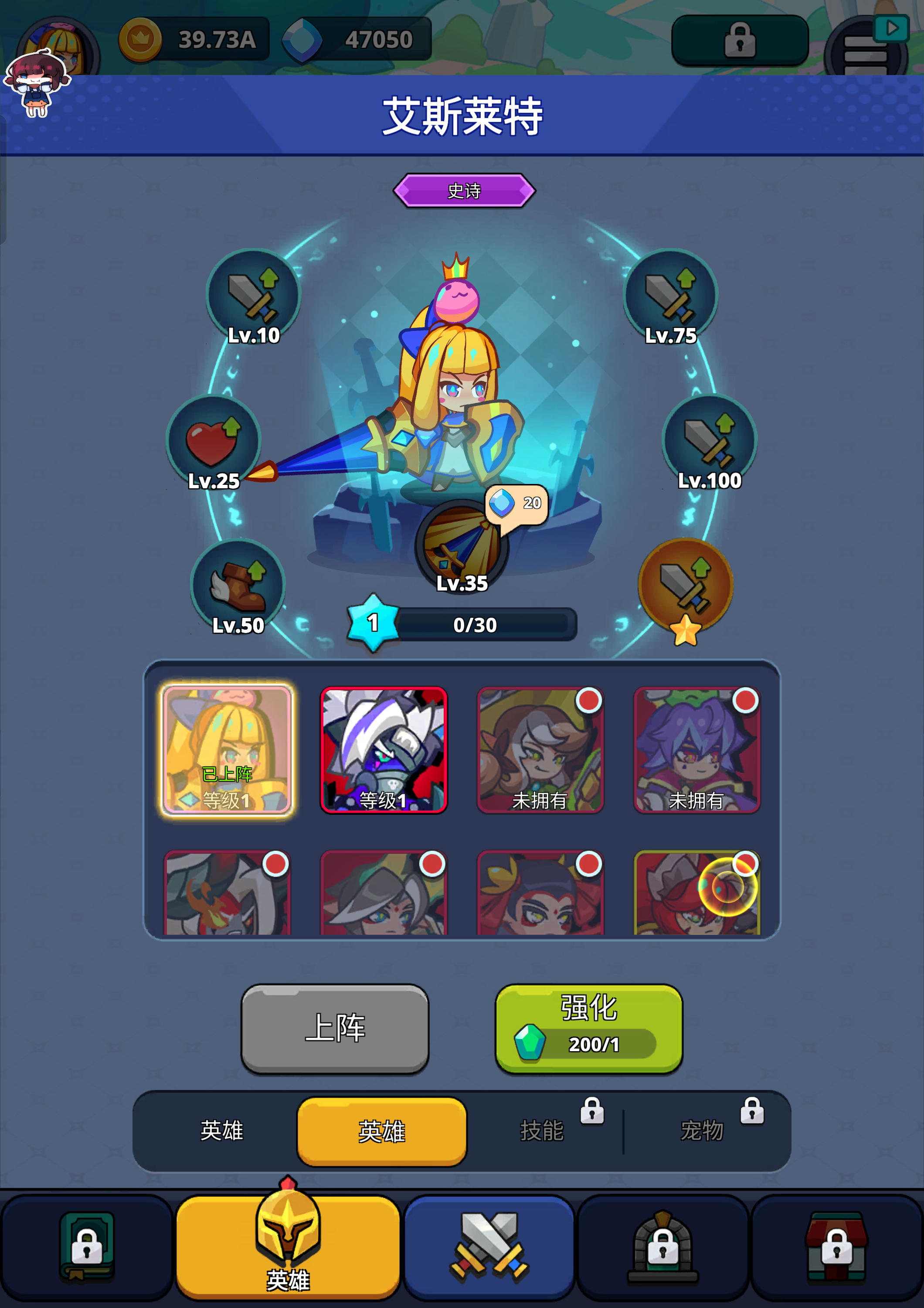The width and height of the screenshot is (924, 1308).
Task: Open the golden helmet 英雄 bottom tab
Action: tap(288, 1247)
